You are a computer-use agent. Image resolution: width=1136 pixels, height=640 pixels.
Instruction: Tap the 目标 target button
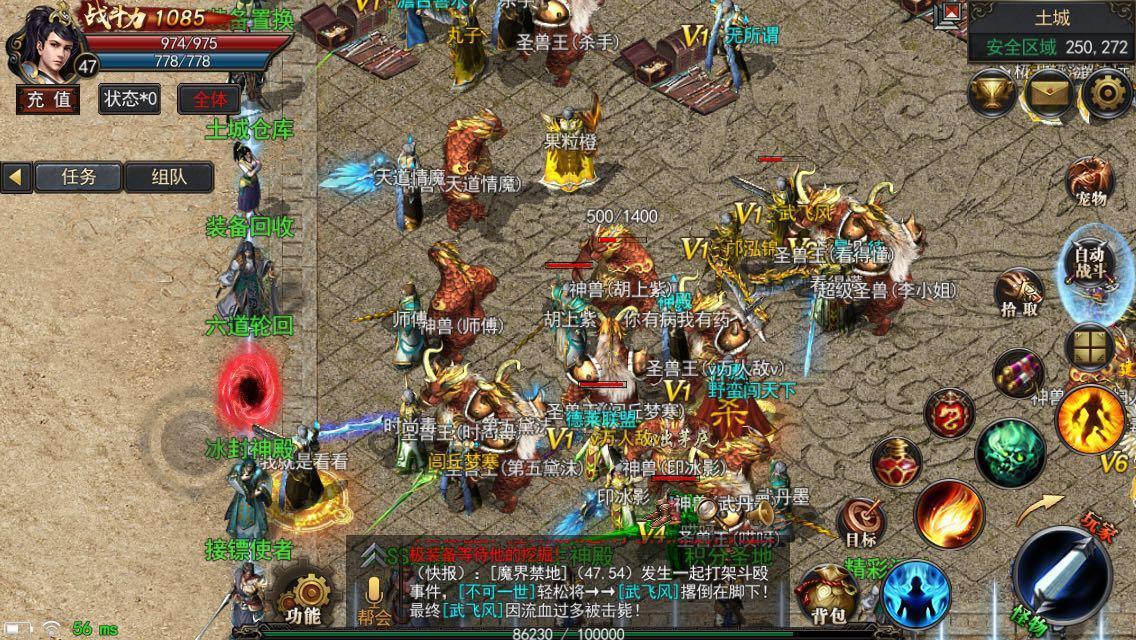(861, 524)
